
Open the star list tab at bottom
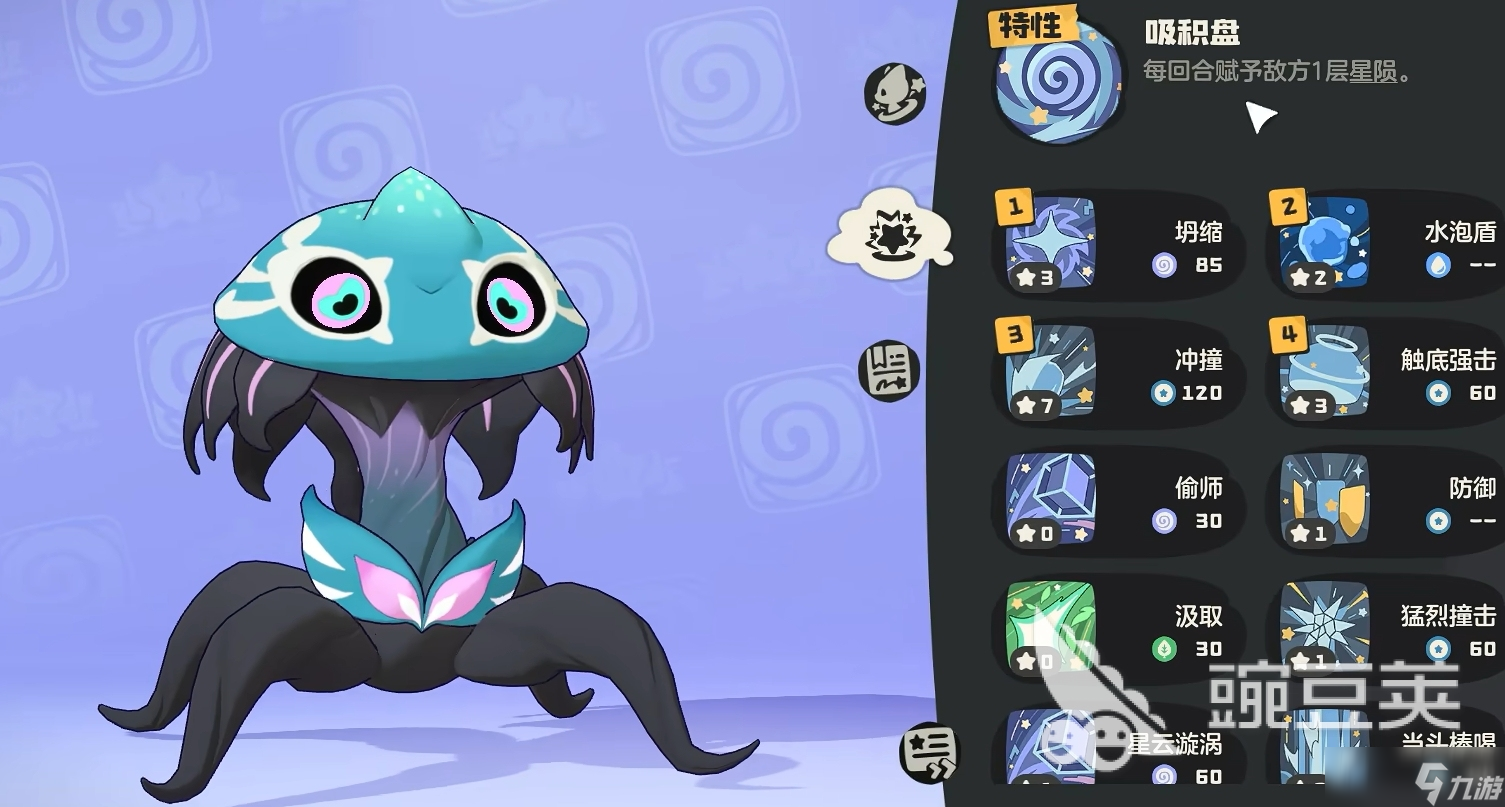point(928,752)
